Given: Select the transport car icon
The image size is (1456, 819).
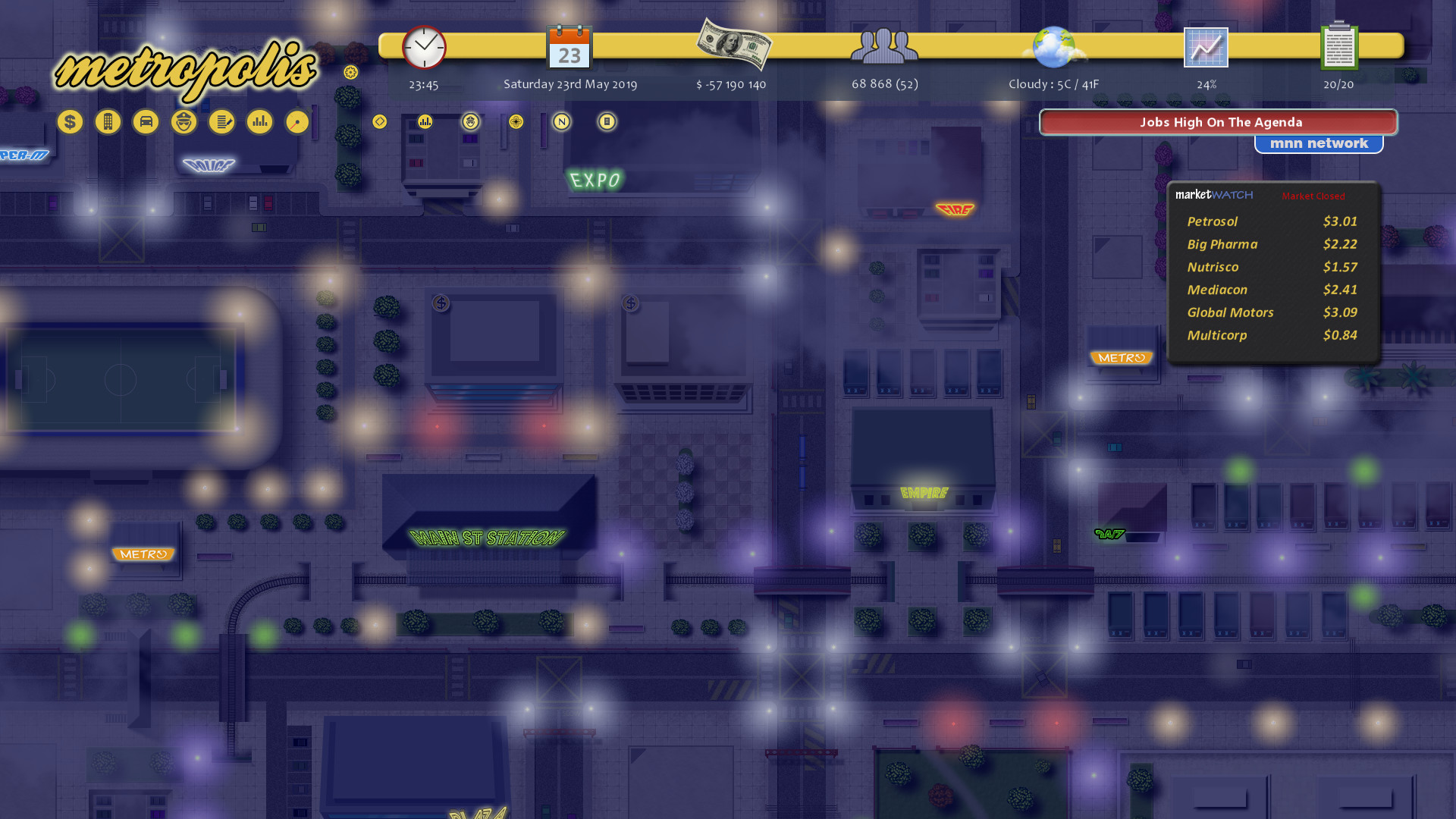Looking at the screenshot, I should click(146, 121).
